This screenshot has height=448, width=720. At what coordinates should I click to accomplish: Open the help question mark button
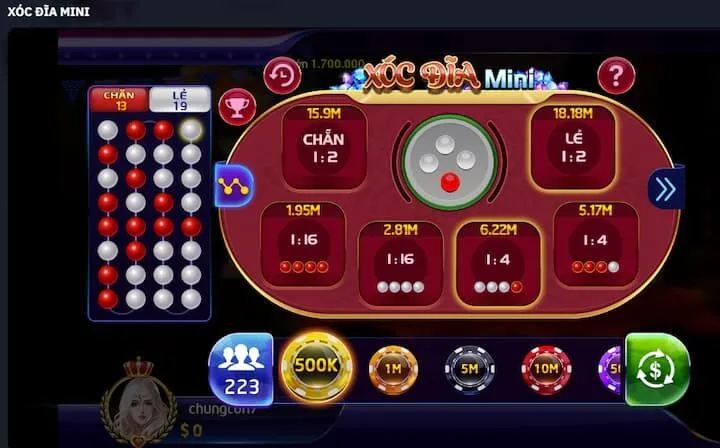616,75
